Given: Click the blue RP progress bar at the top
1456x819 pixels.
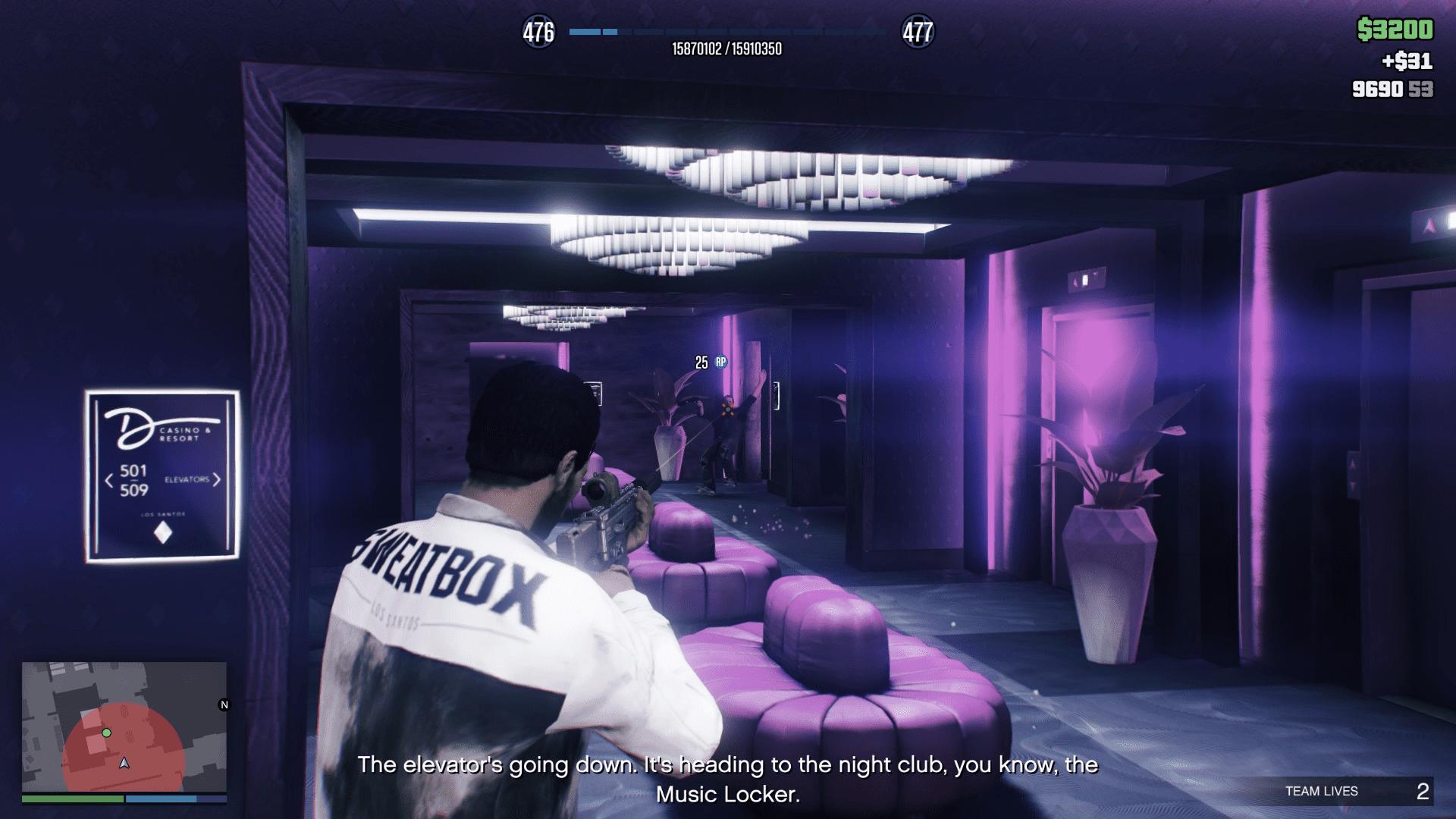Looking at the screenshot, I should [x=728, y=33].
